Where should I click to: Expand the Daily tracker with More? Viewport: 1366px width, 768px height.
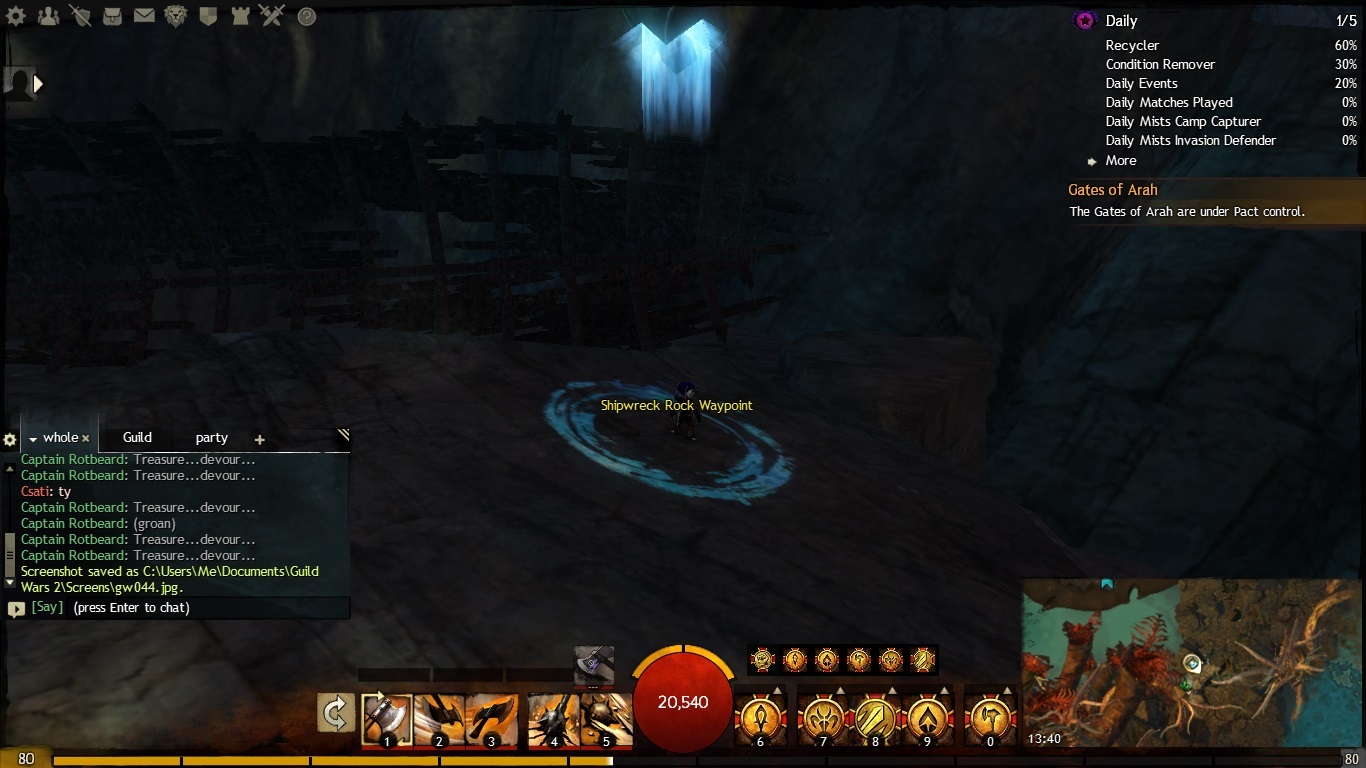tap(1120, 161)
